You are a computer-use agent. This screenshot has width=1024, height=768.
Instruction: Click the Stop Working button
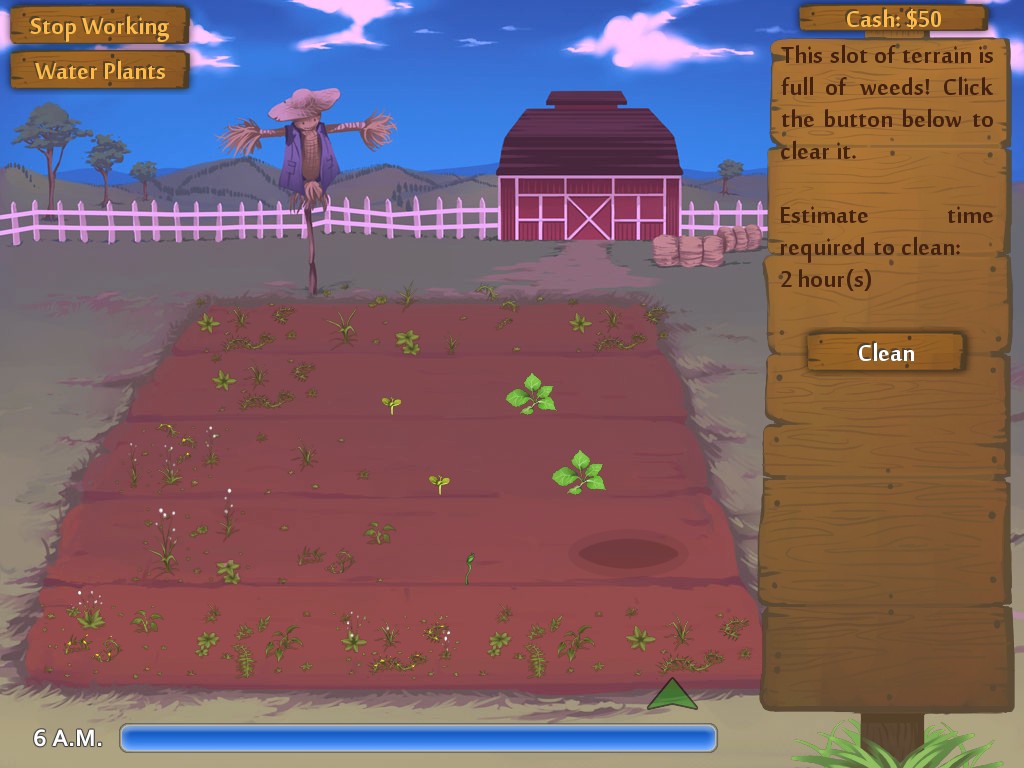[x=99, y=26]
